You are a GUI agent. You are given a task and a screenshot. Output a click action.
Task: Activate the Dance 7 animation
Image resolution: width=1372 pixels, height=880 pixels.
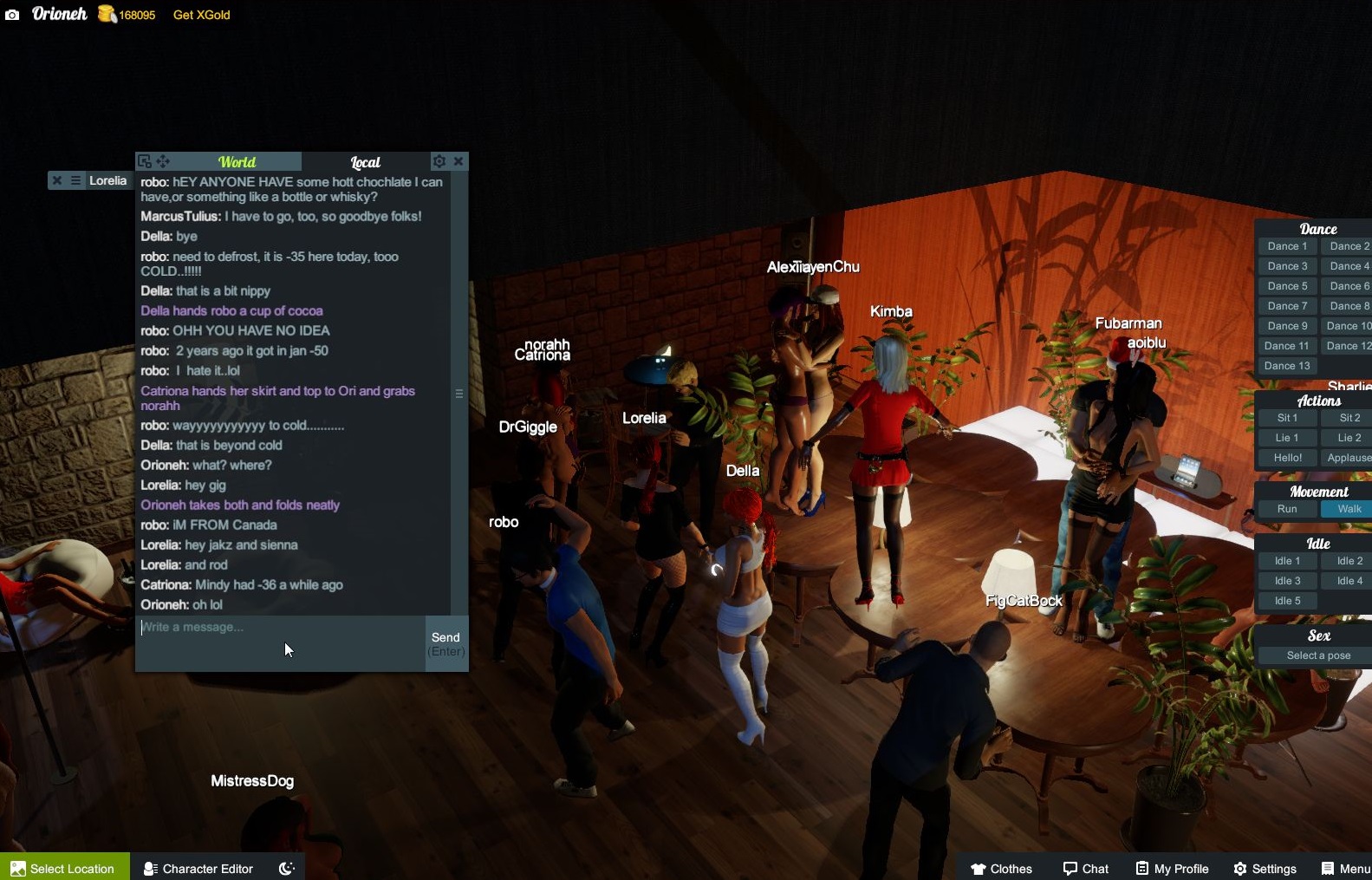pos(1287,305)
